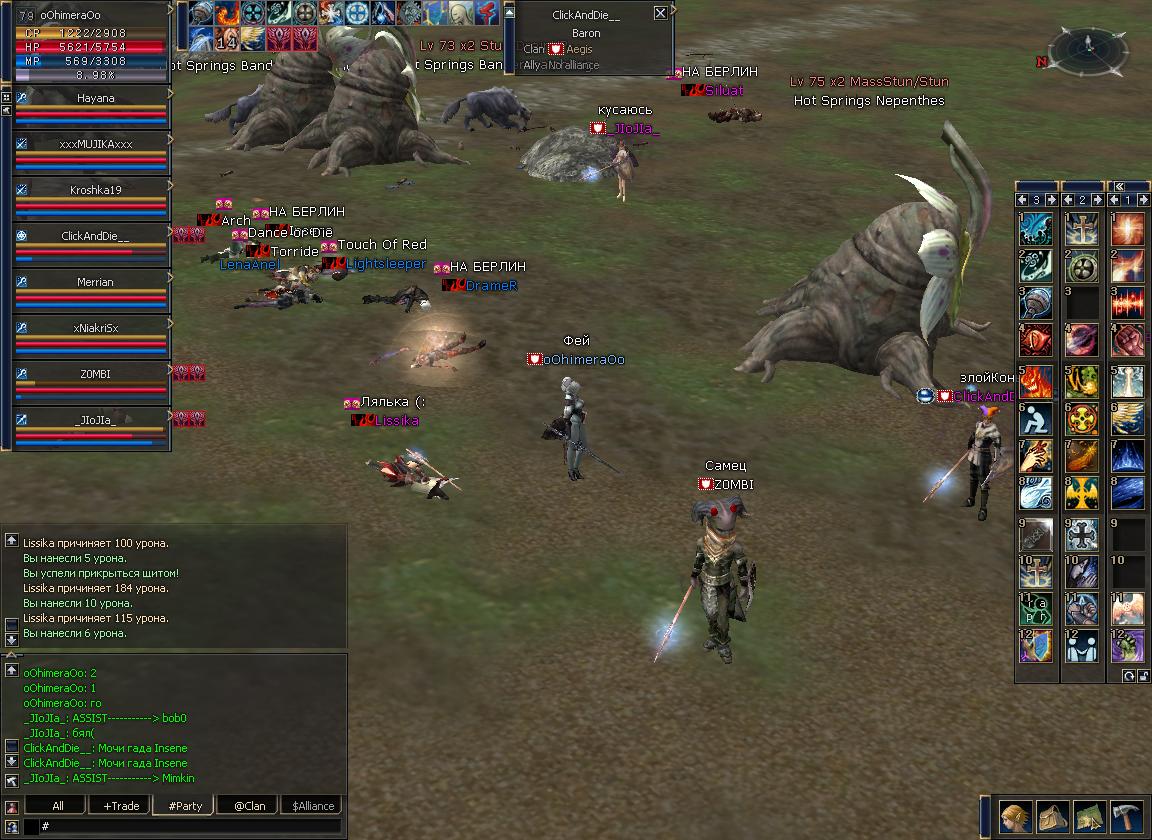This screenshot has width=1152, height=840.
Task: Select party member Merrian
Action: coord(95,282)
